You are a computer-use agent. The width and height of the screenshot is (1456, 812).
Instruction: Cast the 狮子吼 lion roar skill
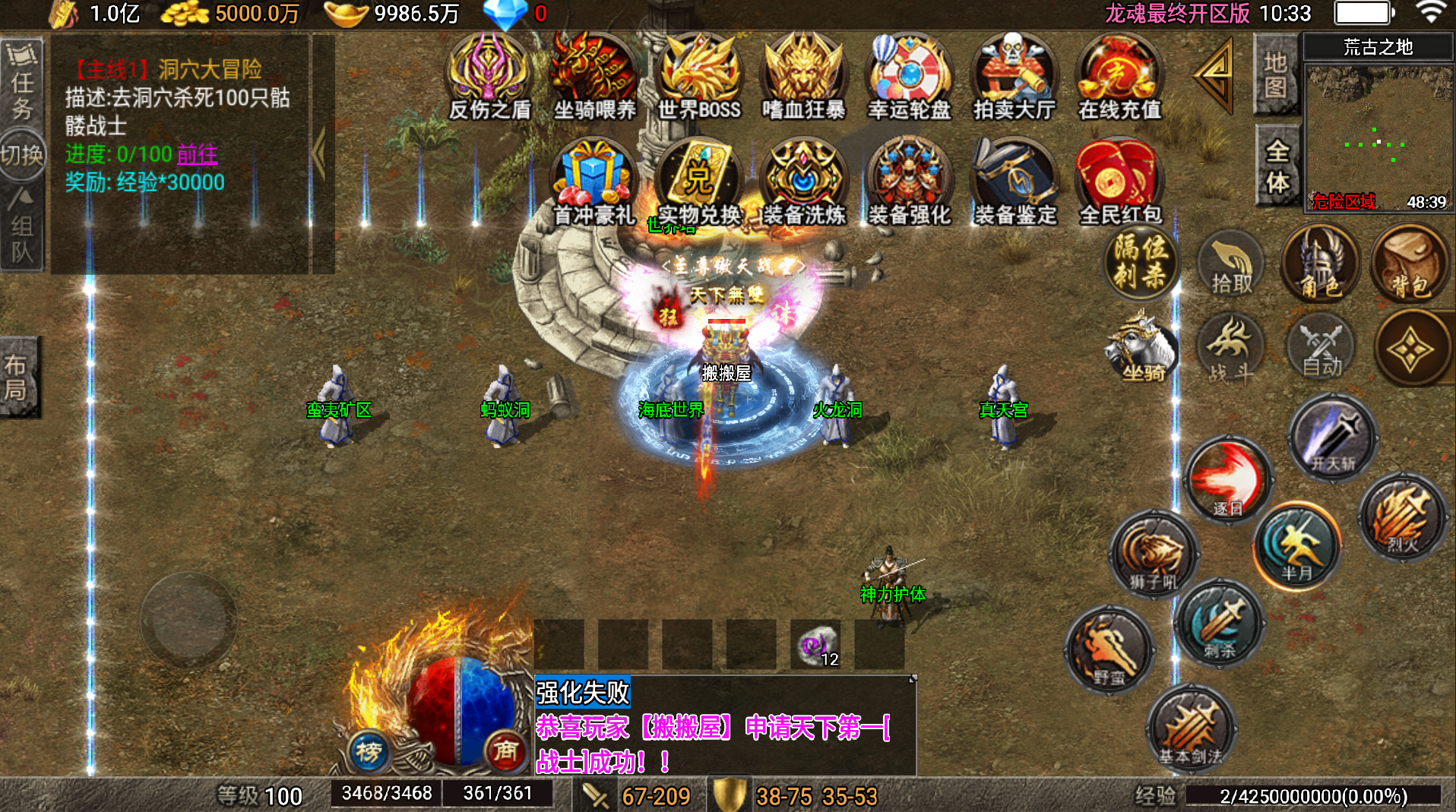[x=1153, y=555]
